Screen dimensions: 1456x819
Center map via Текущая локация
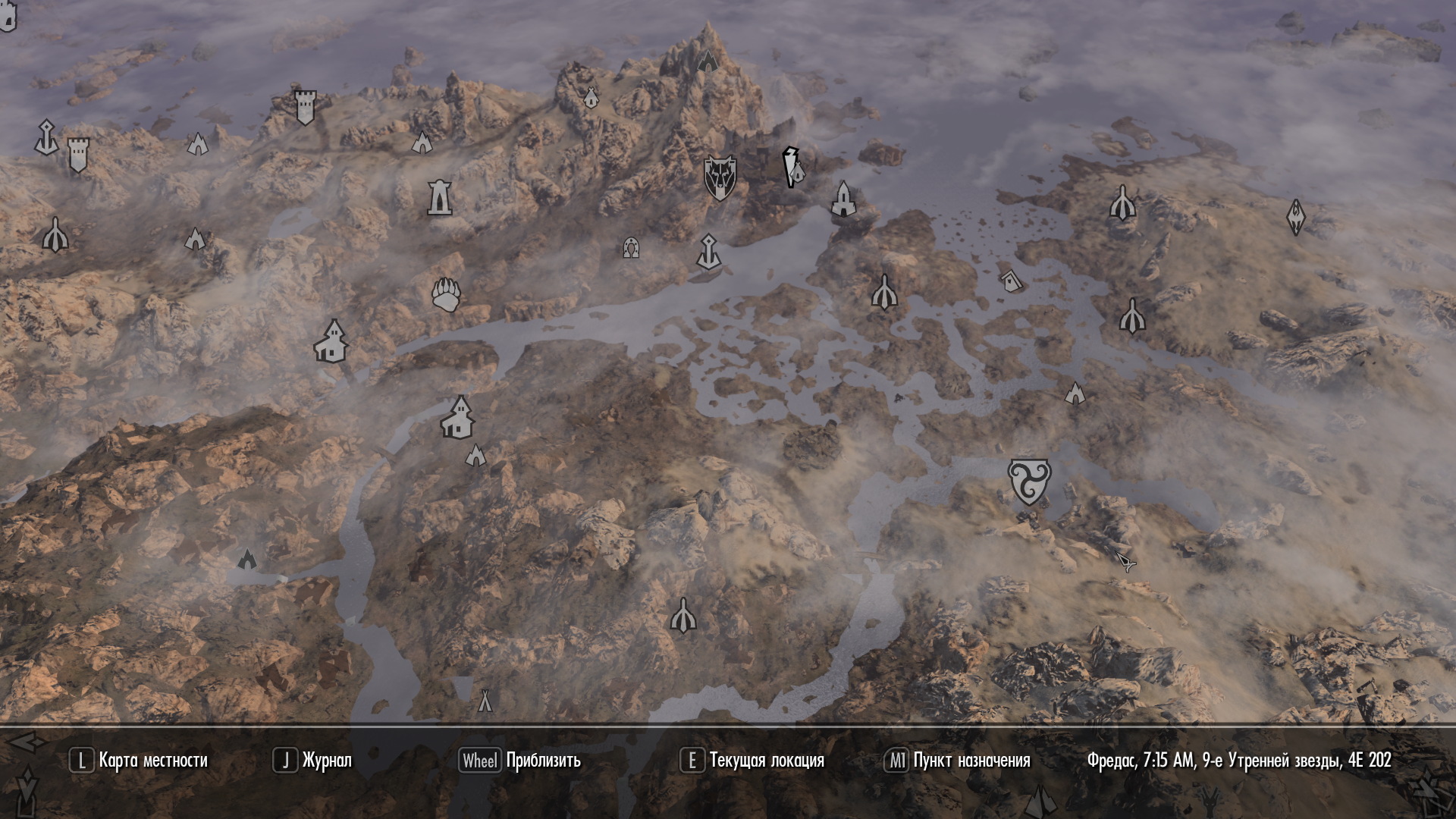coord(752,761)
